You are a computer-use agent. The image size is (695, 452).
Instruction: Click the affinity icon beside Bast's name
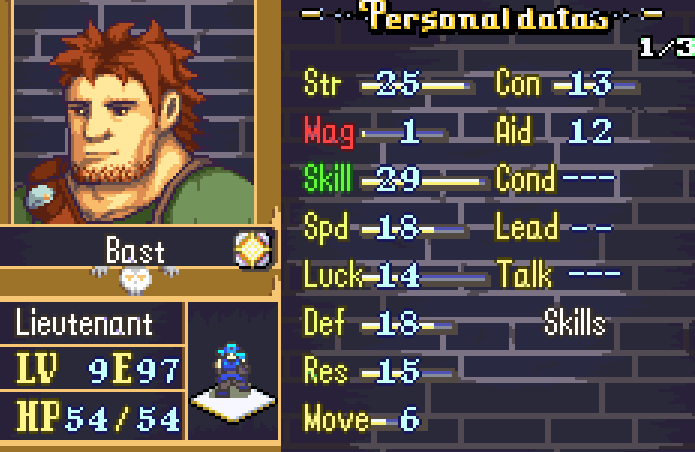tap(253, 250)
